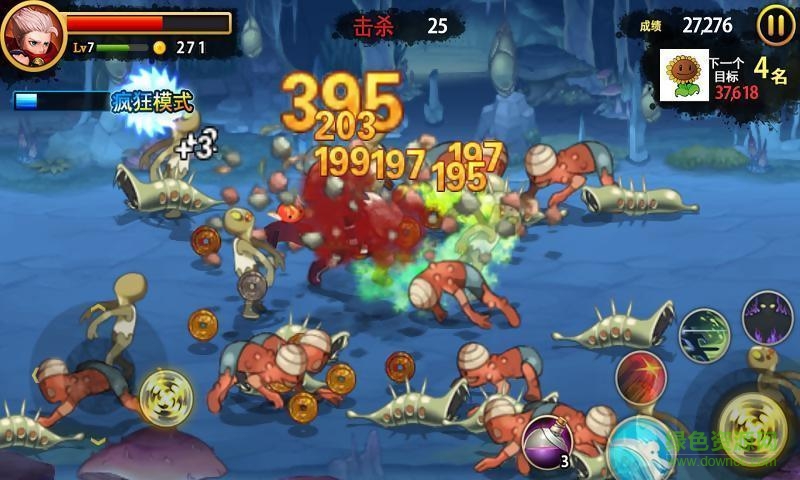This screenshot has height=480, width=800.
Task: Pause the game with the pause button
Action: [775, 25]
